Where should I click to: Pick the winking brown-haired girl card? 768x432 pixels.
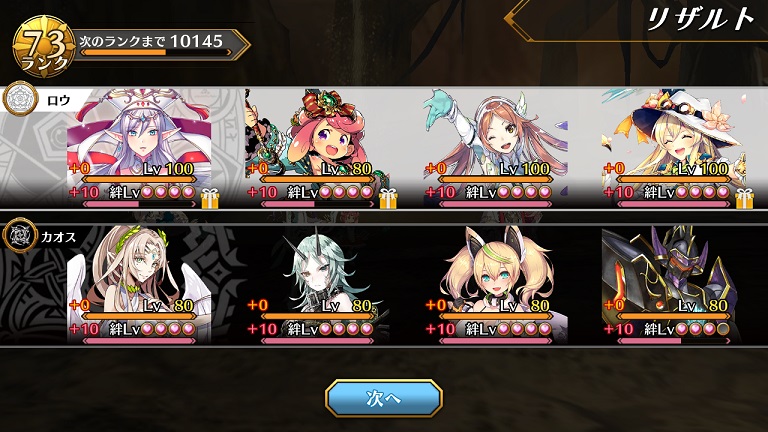[x=495, y=147]
